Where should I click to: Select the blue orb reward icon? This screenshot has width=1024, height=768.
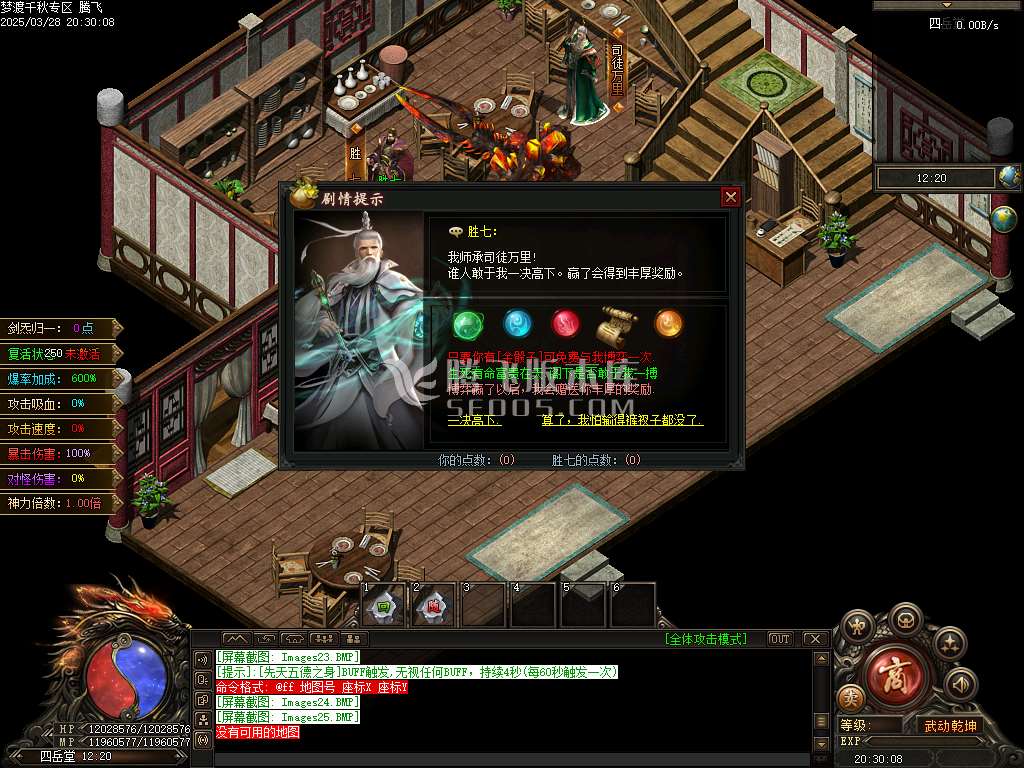click(x=517, y=324)
